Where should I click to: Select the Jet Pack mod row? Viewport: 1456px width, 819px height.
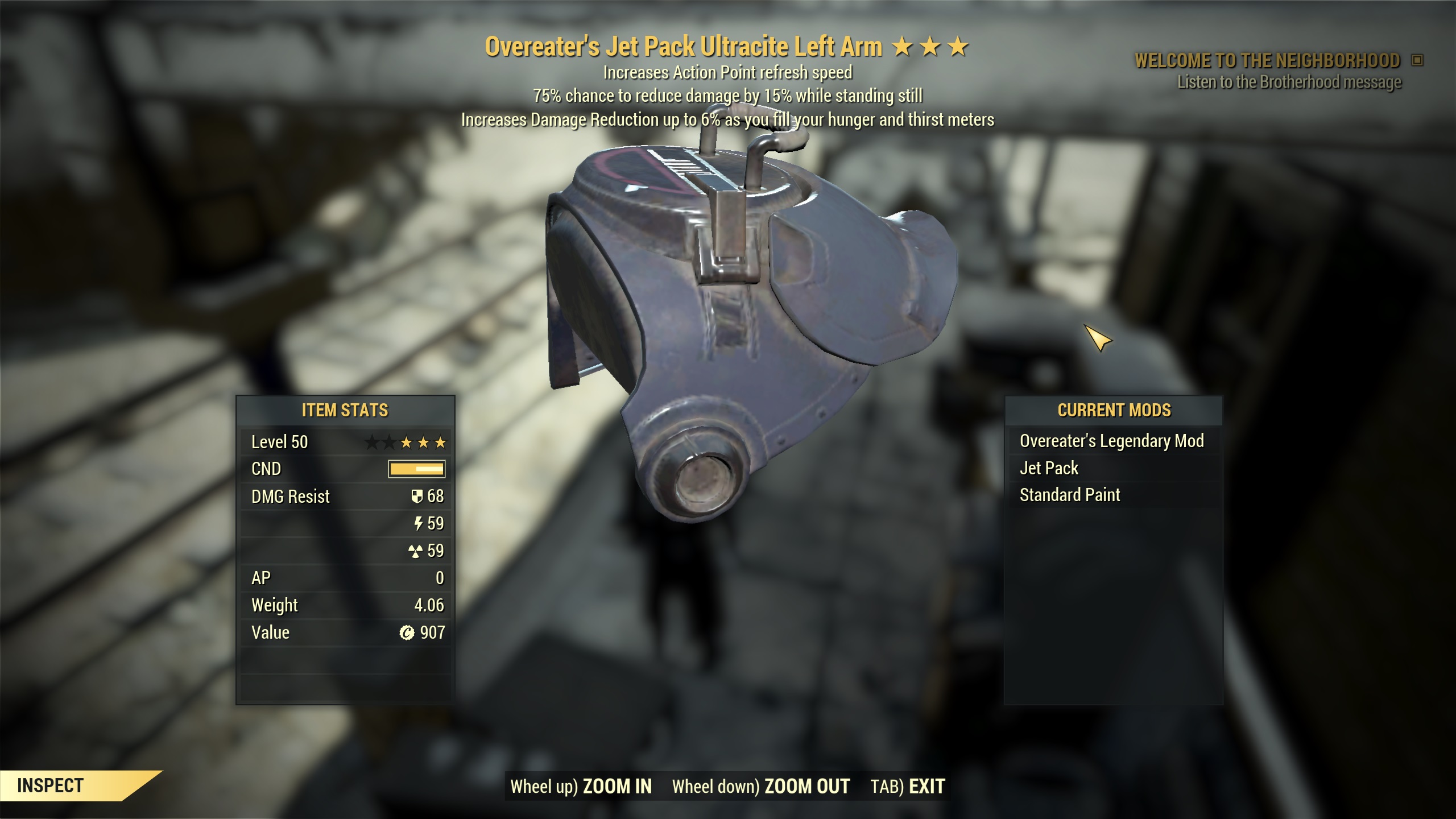point(1049,468)
